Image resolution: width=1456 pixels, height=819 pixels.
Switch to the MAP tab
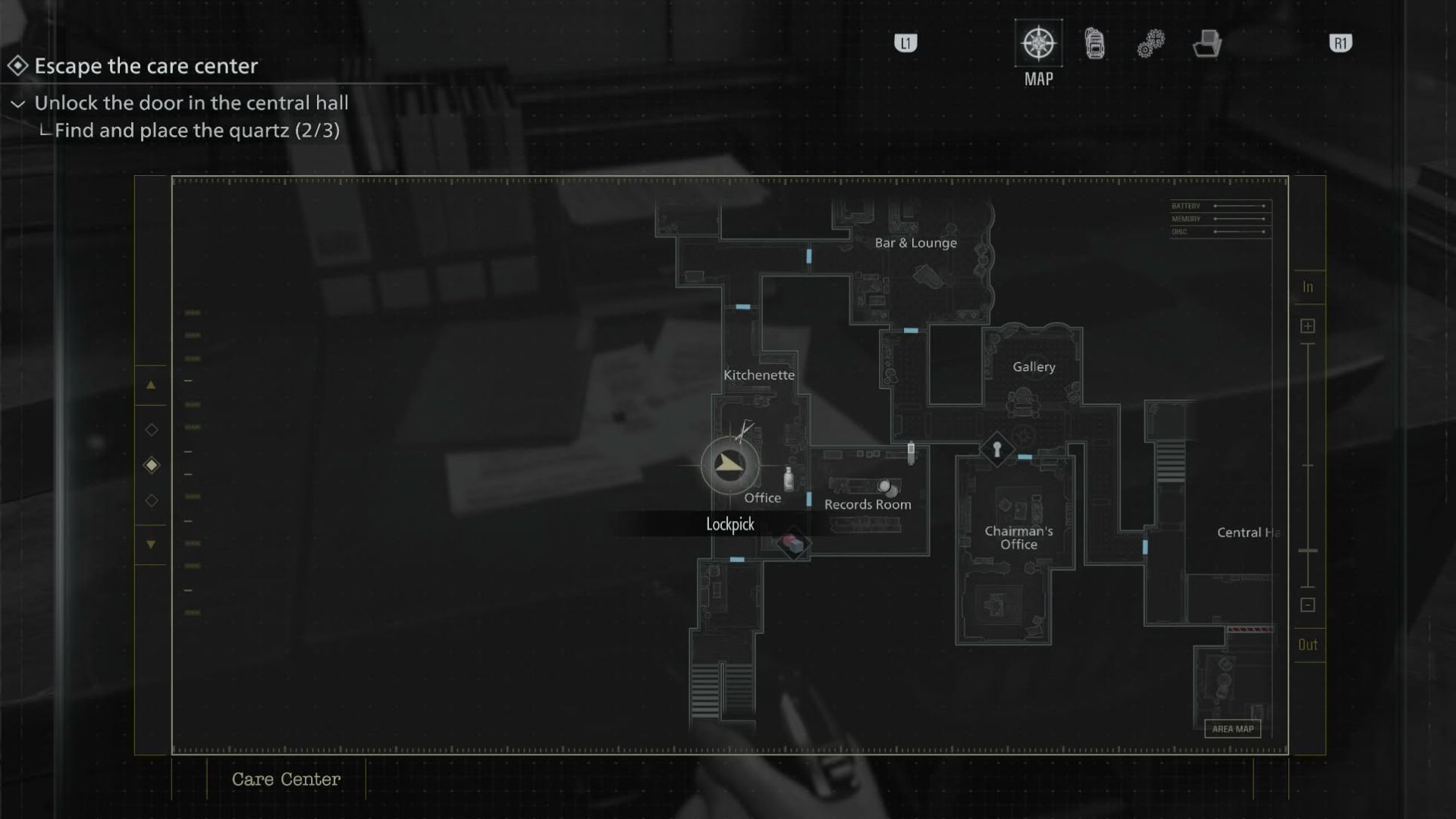[1038, 44]
